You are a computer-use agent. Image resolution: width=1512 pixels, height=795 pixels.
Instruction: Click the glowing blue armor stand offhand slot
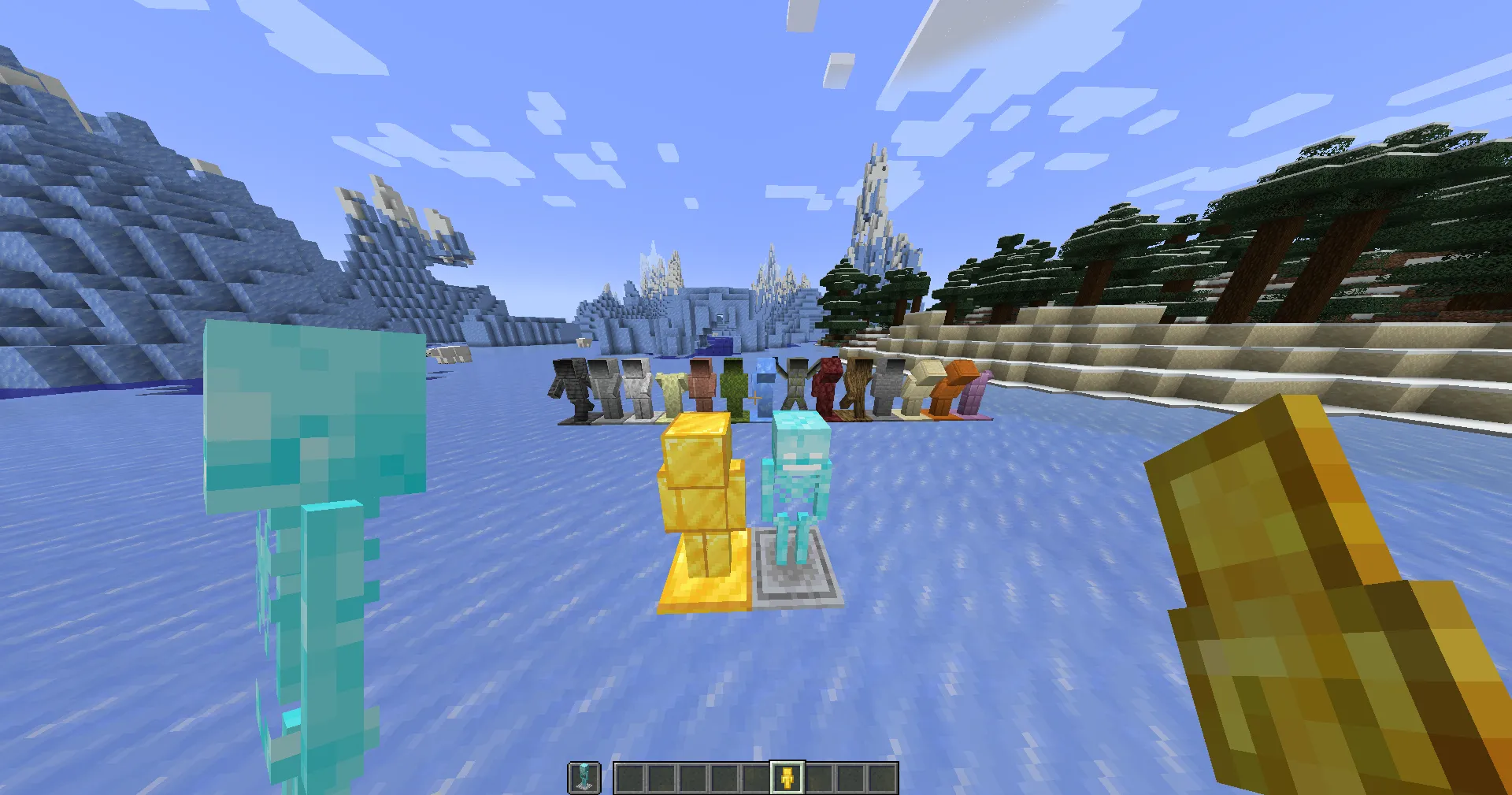(x=583, y=776)
